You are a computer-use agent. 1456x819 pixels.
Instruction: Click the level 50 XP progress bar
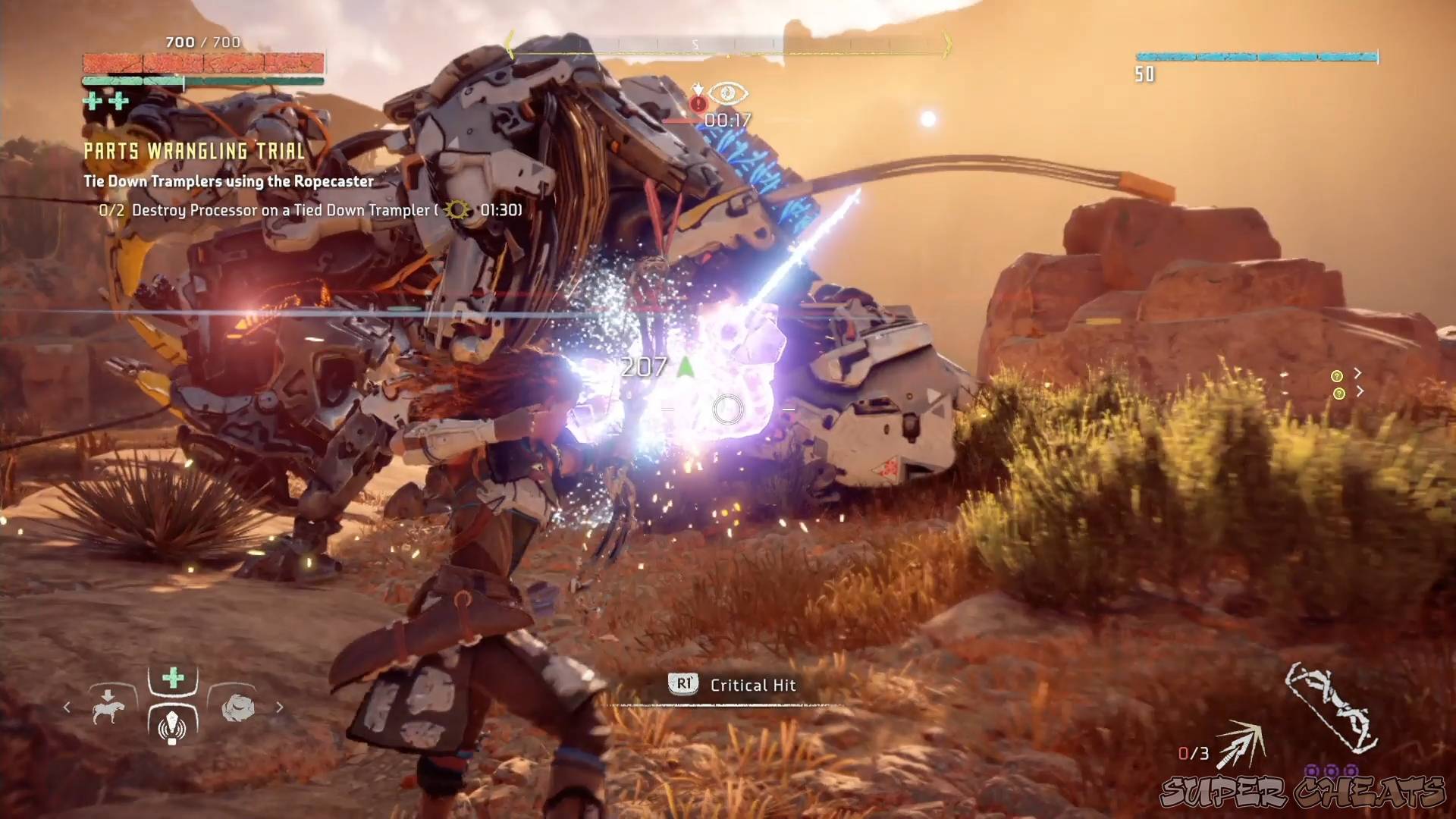(1255, 55)
